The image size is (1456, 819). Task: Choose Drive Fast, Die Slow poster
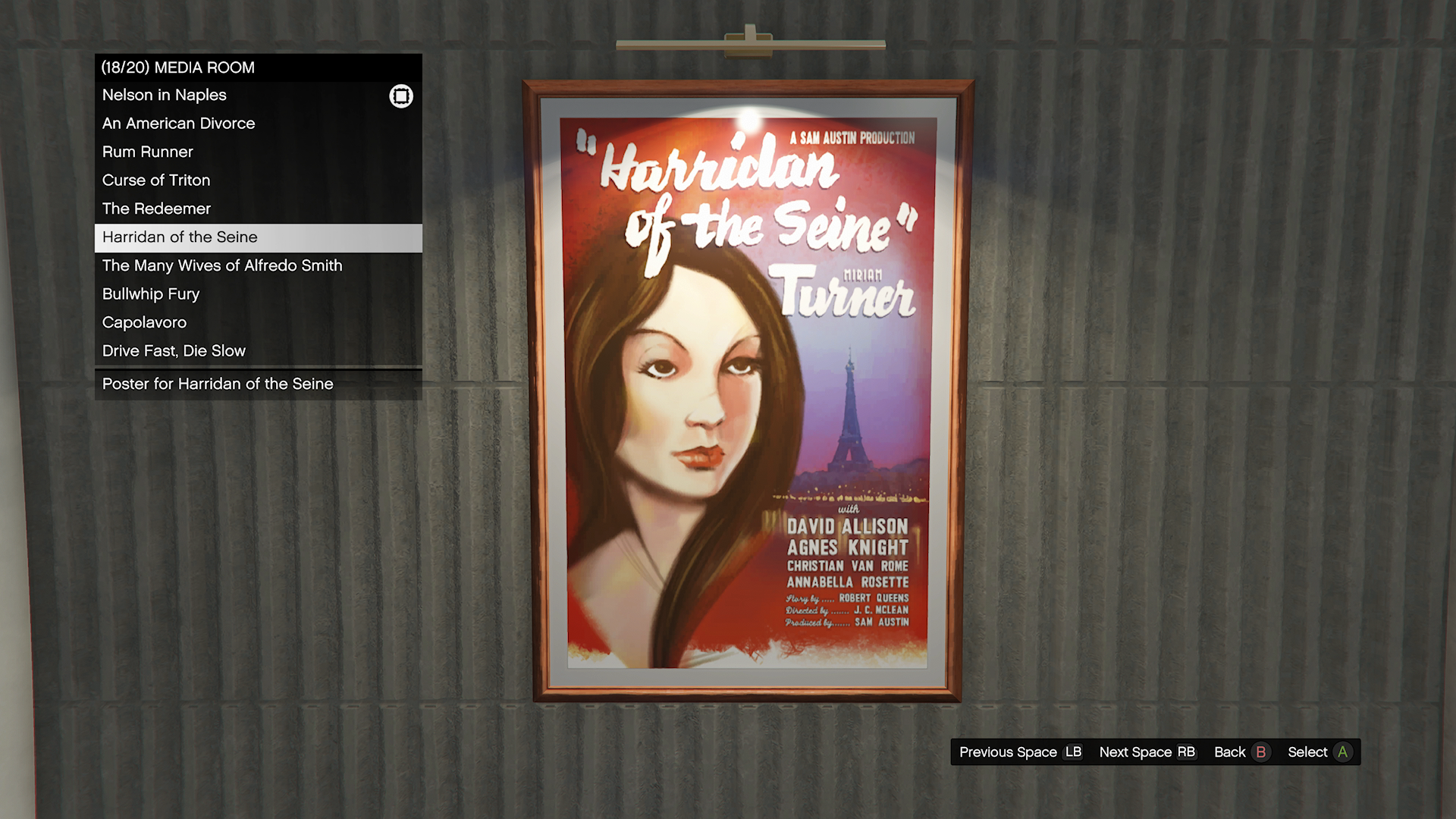tap(174, 351)
